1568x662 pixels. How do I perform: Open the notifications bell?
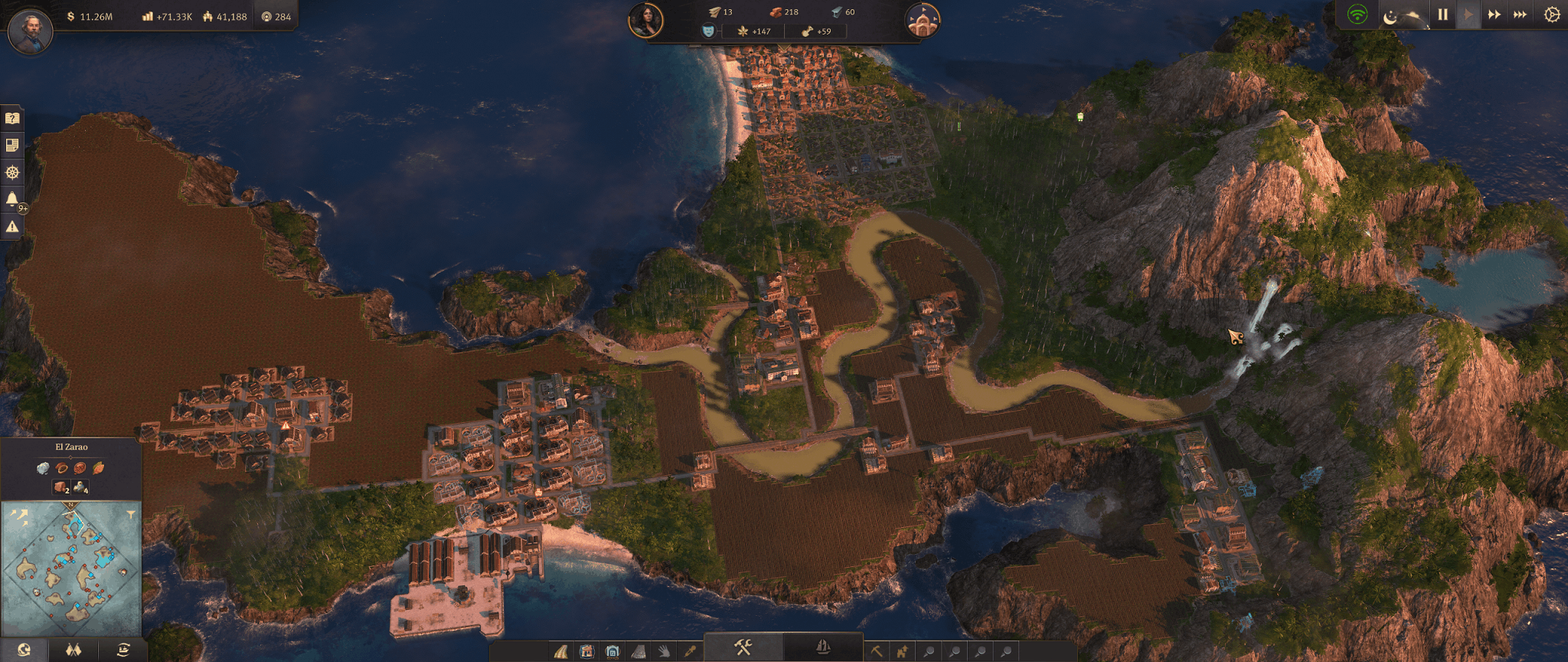point(12,199)
